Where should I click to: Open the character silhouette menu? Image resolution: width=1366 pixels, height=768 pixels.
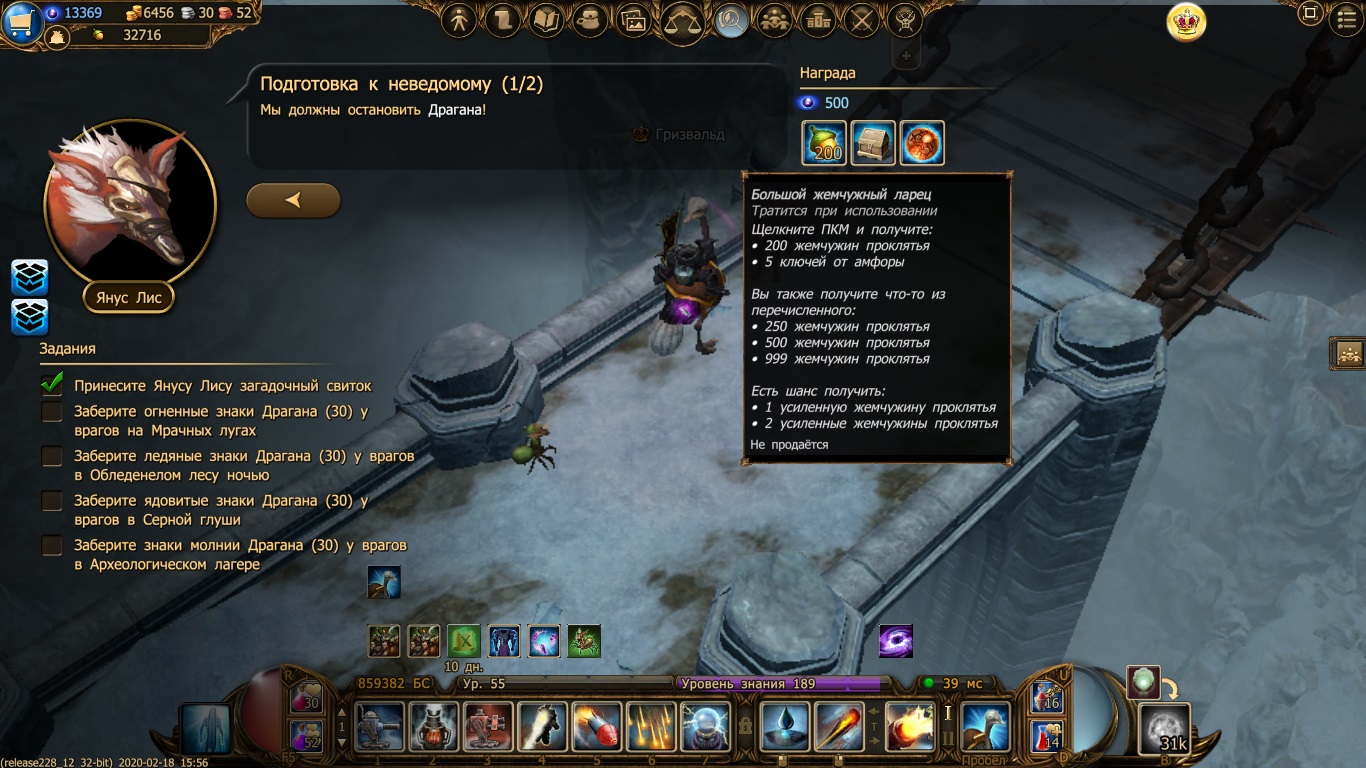(459, 20)
